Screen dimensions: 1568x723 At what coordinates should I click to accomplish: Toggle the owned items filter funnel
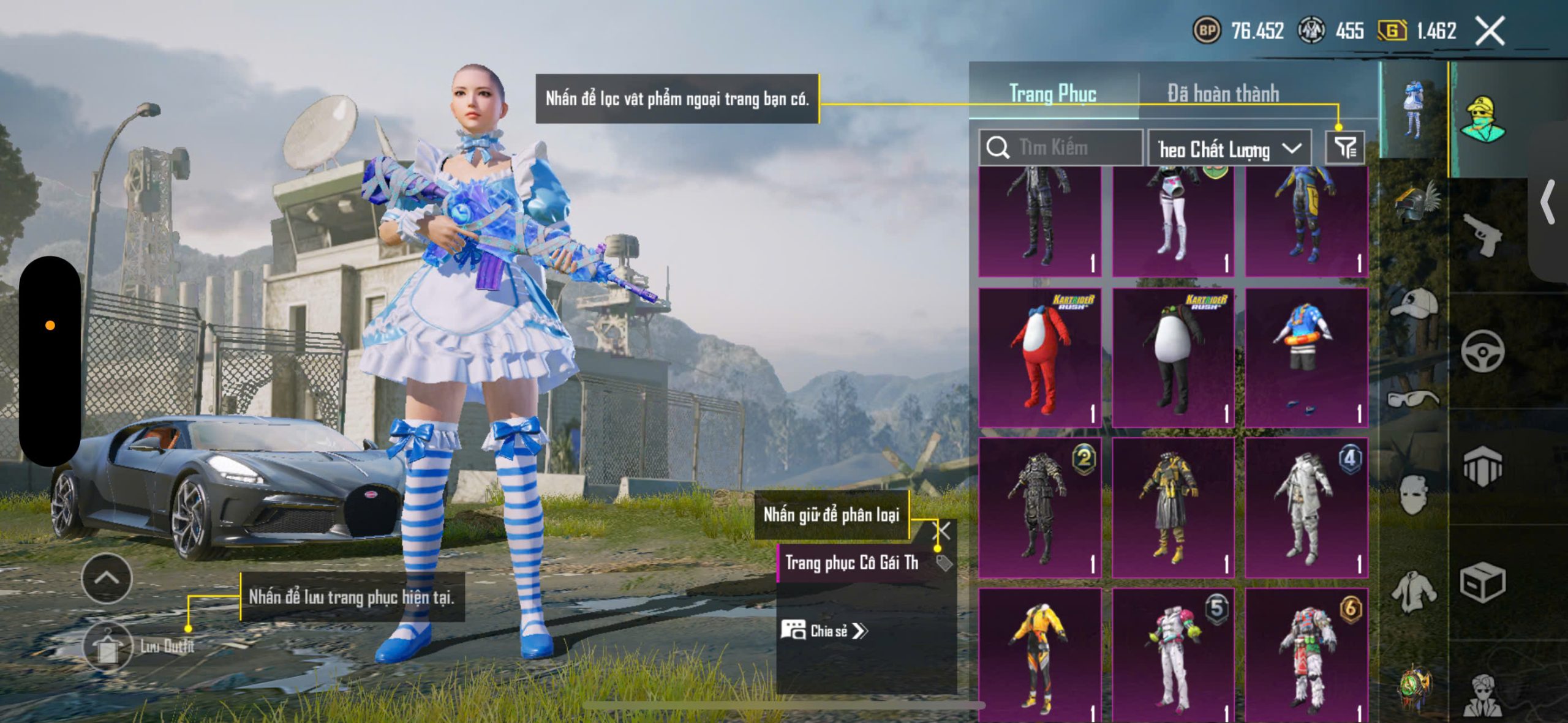pyautogui.click(x=1345, y=148)
